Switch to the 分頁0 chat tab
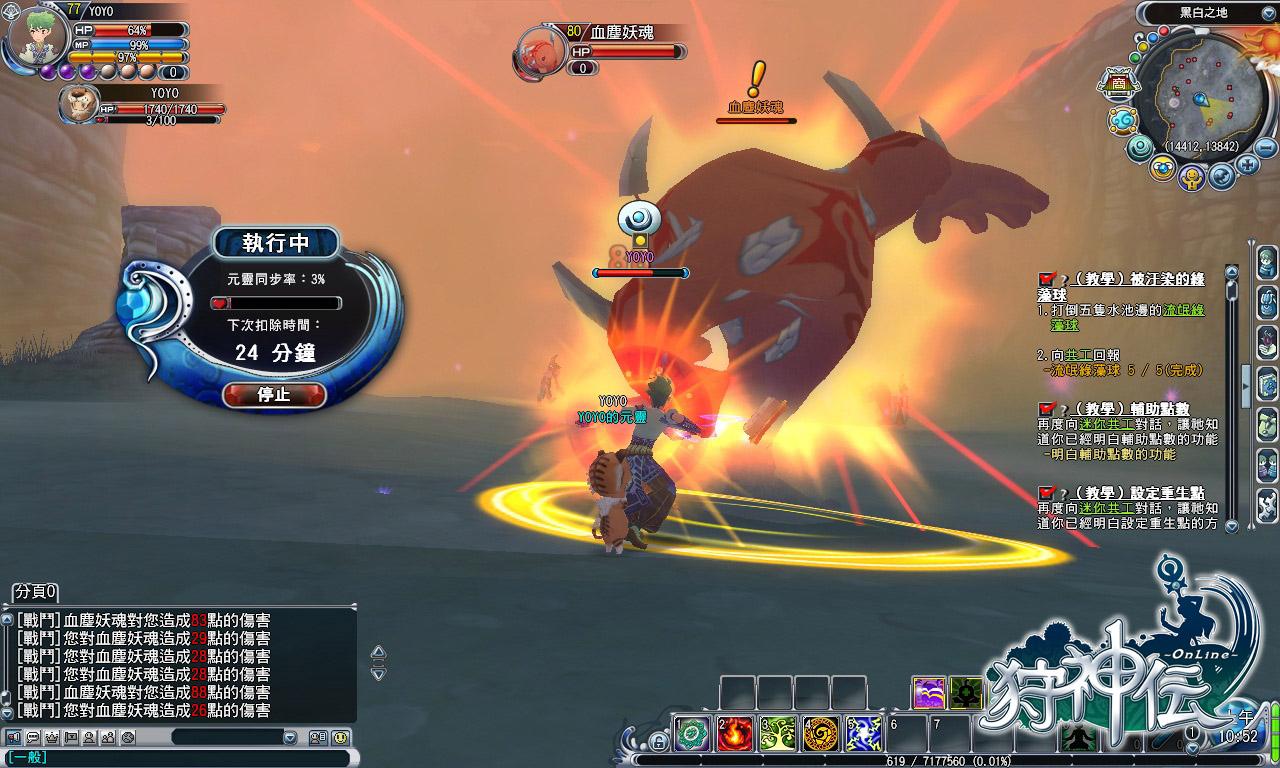Image resolution: width=1280 pixels, height=768 pixels. (x=35, y=591)
